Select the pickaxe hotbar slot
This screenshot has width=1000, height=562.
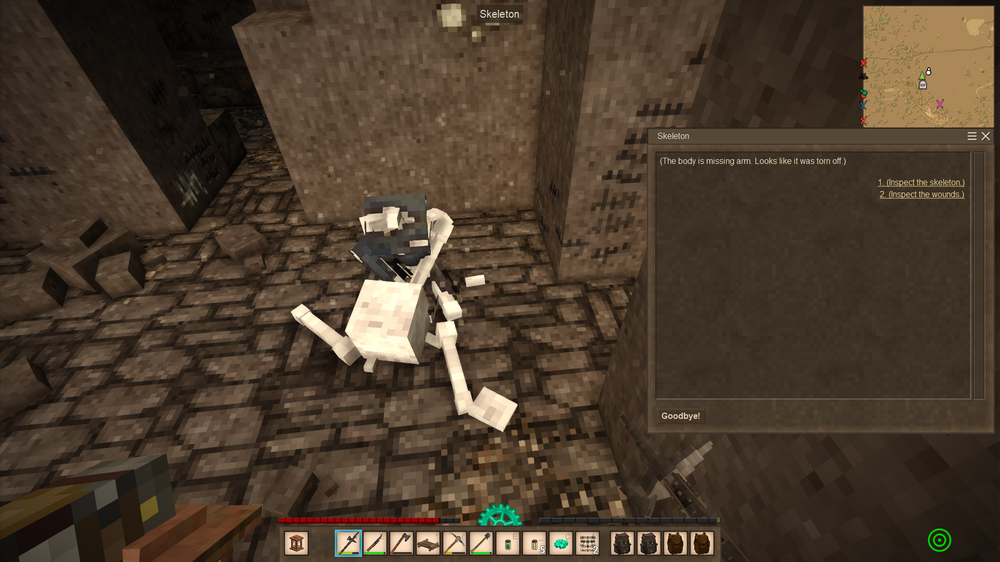point(454,543)
